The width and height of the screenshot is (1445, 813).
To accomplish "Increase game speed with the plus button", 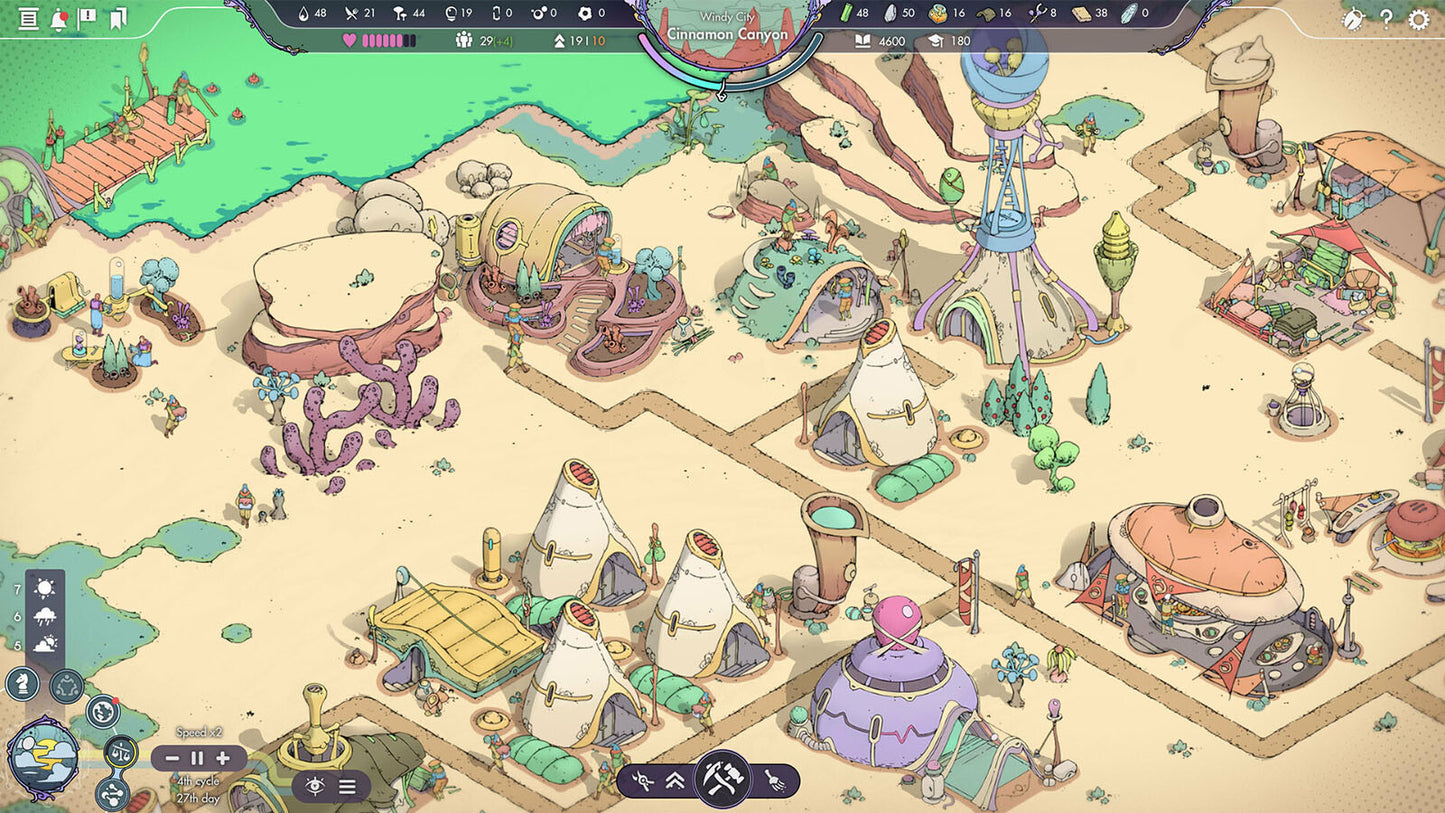I will click(x=222, y=758).
